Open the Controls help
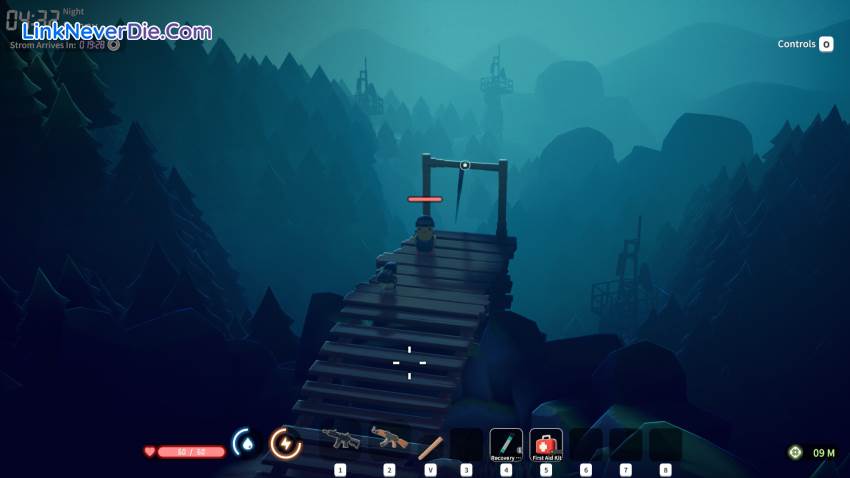 point(805,44)
